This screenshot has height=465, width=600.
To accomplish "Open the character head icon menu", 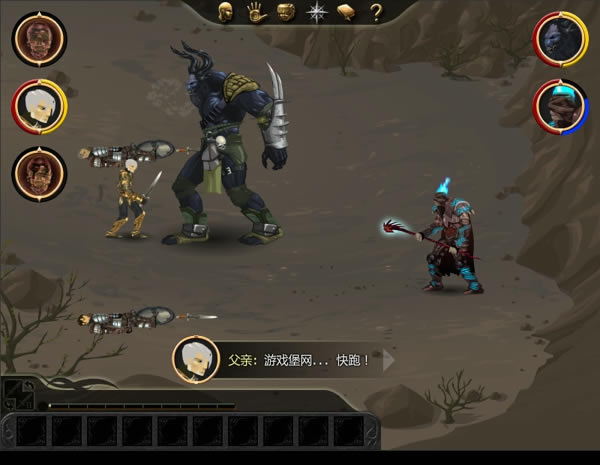I will point(226,13).
